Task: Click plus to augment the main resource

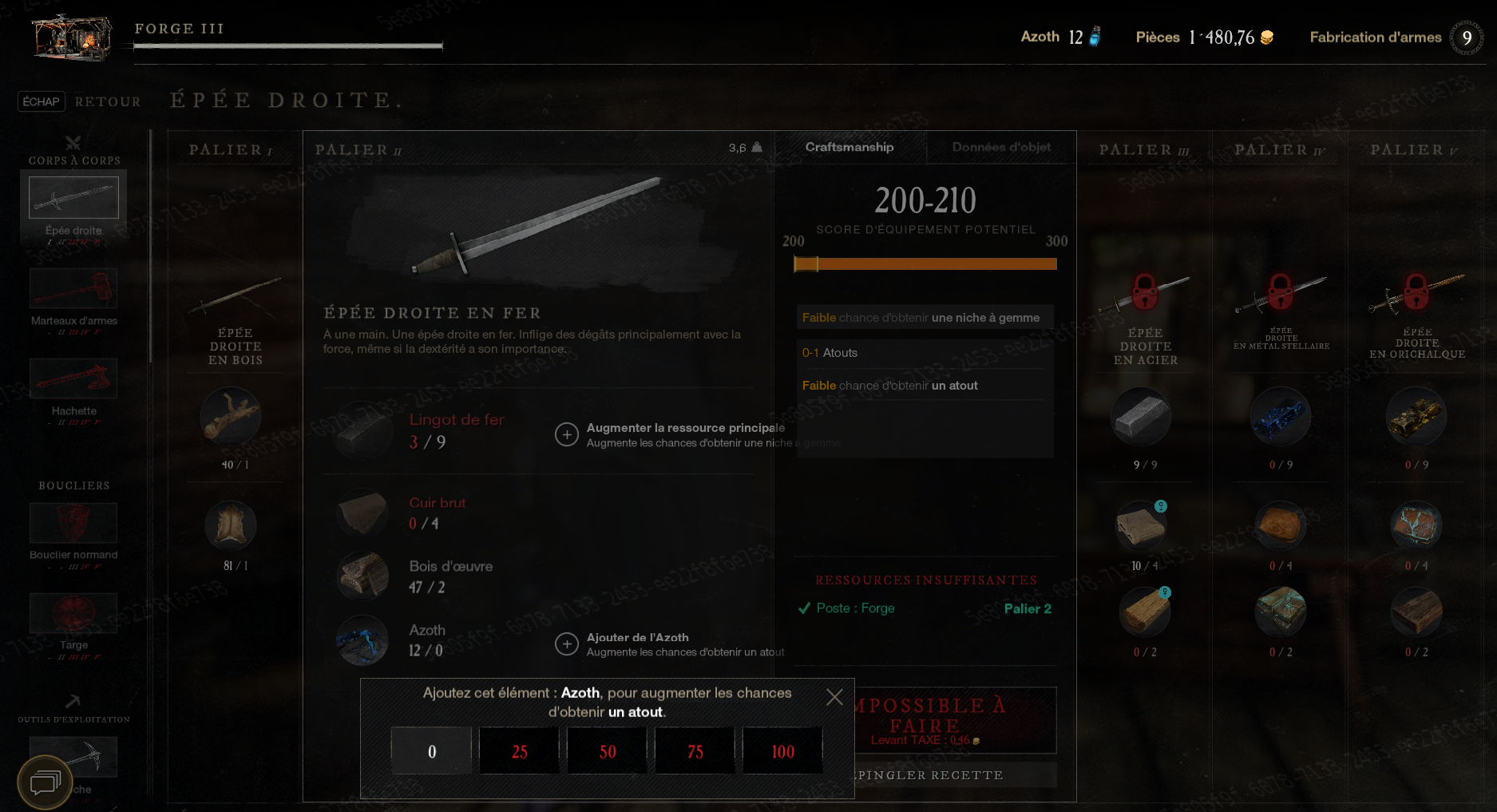Action: coord(567,434)
